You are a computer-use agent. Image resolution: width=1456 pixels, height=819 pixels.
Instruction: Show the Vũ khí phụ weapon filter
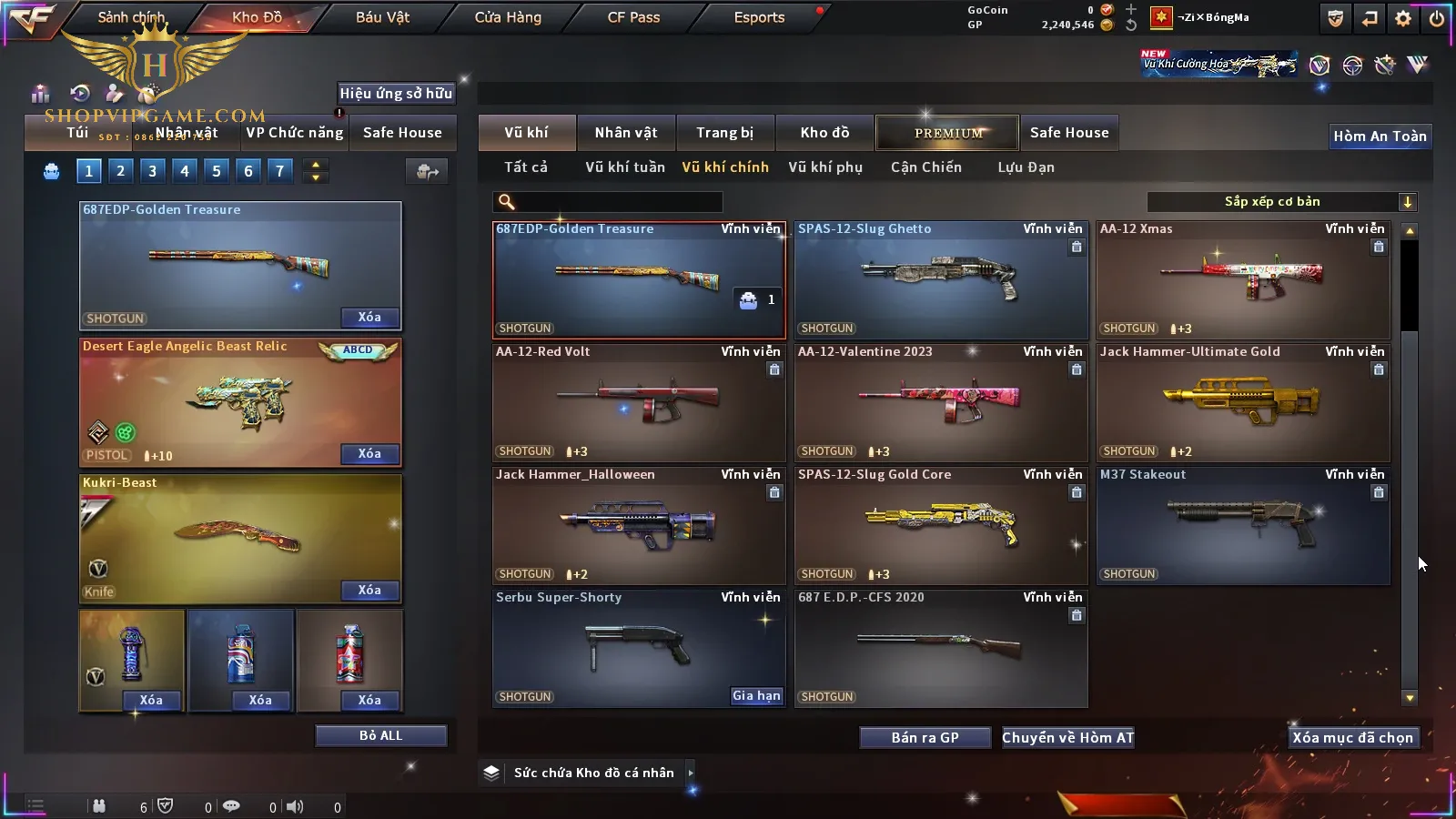824,167
